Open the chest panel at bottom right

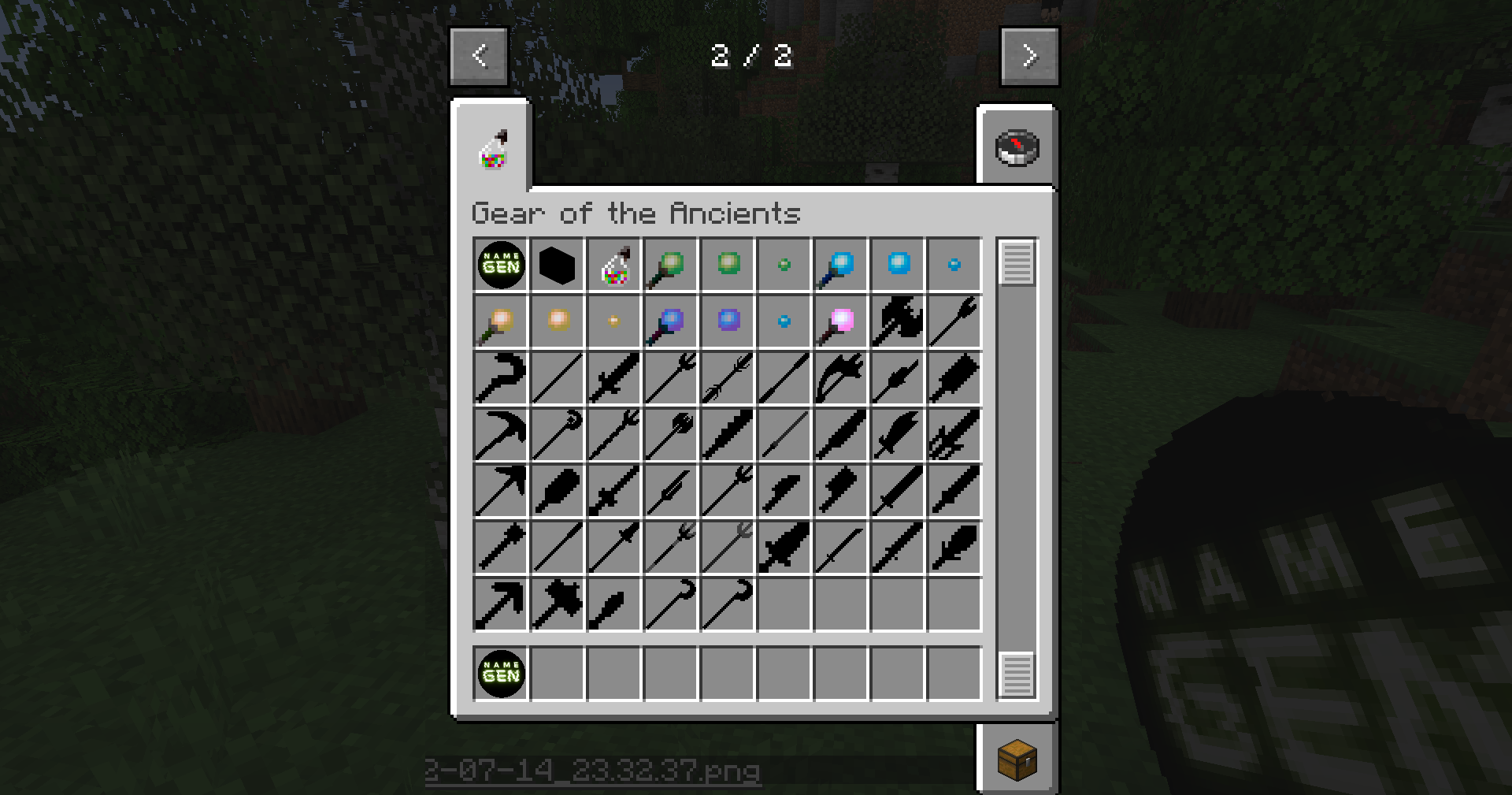(x=1017, y=759)
